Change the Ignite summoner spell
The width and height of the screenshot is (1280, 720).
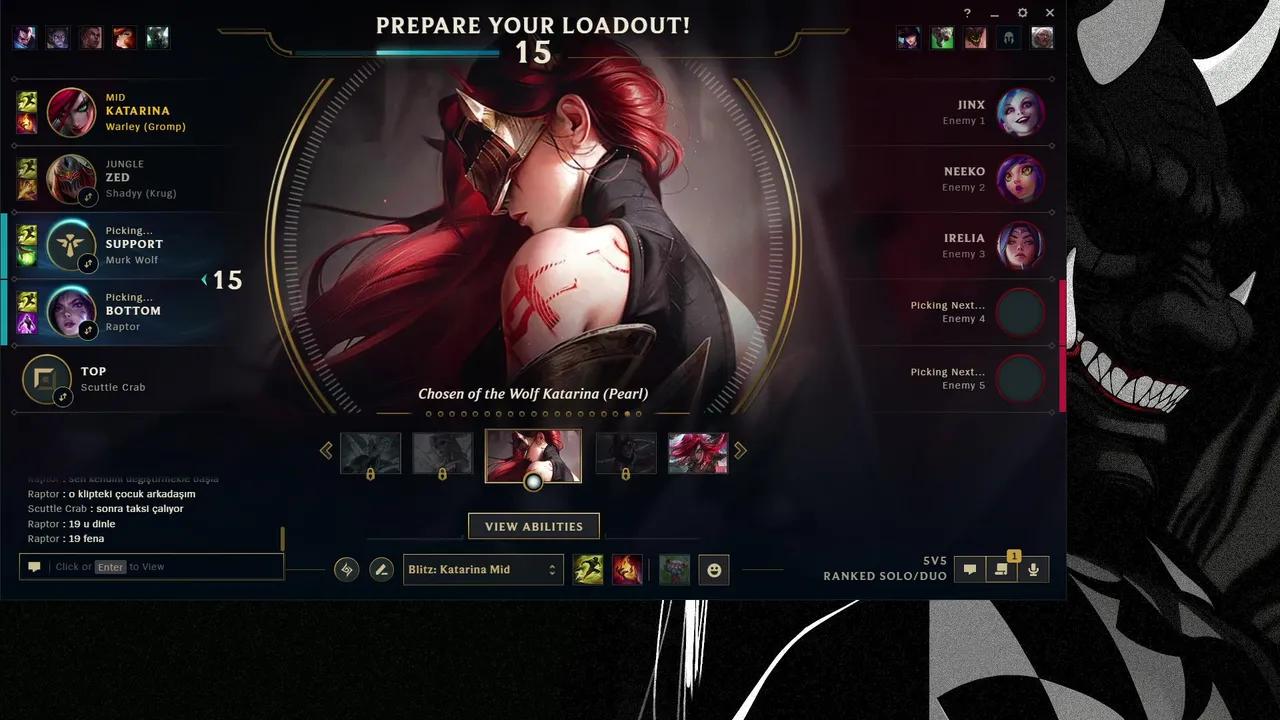click(x=627, y=569)
